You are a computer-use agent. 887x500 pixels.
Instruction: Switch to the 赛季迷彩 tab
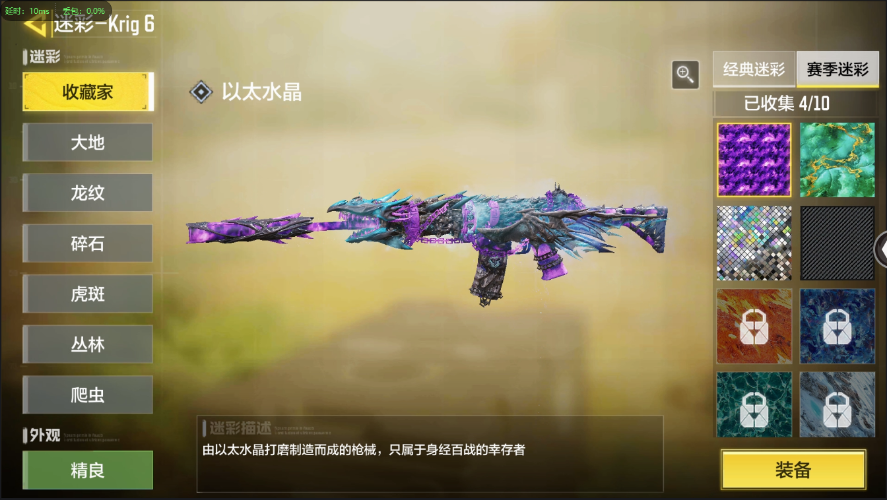click(x=837, y=70)
